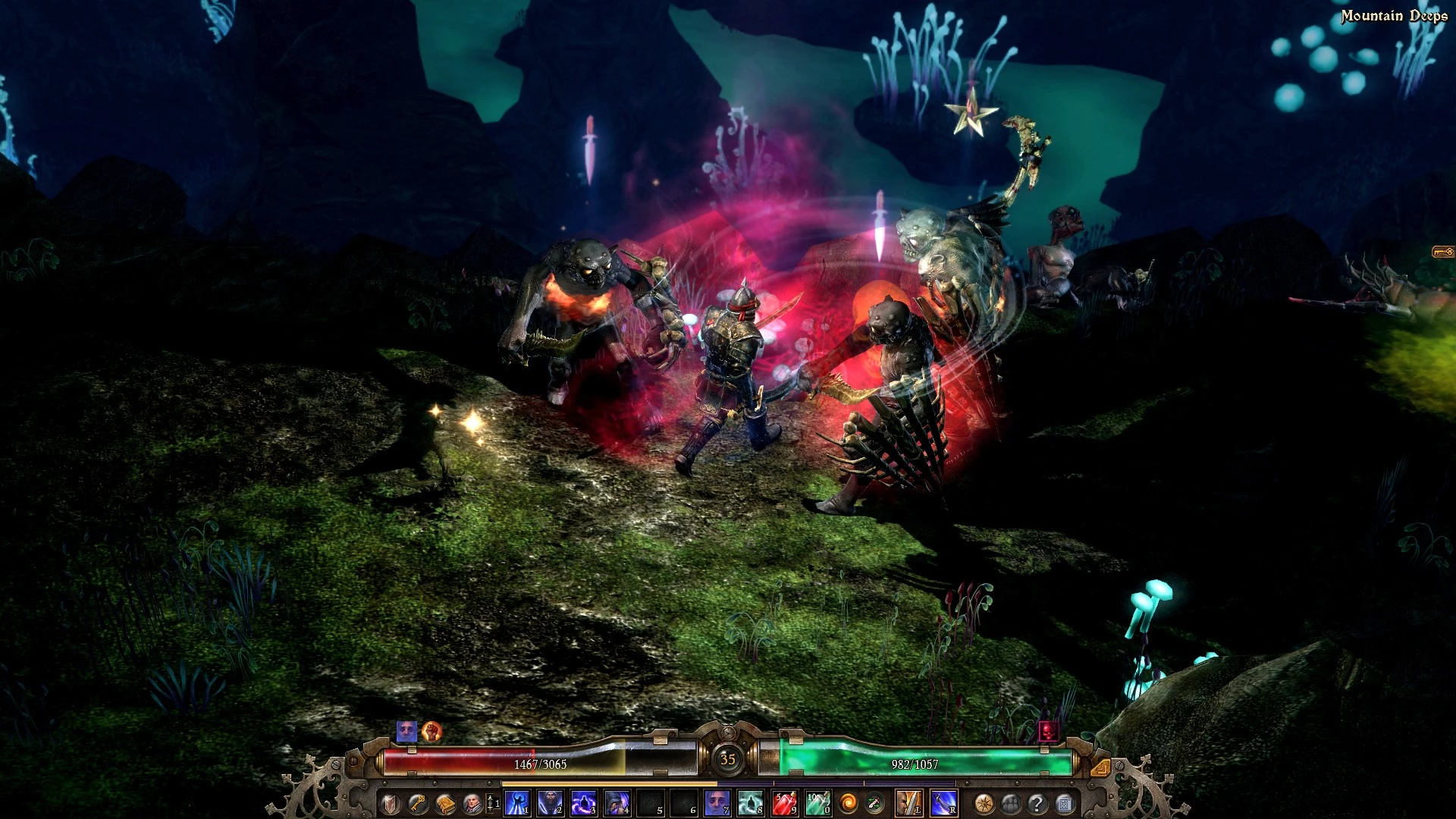Image resolution: width=1456 pixels, height=819 pixels.
Task: Open the old man portrait journal button
Action: point(472,803)
